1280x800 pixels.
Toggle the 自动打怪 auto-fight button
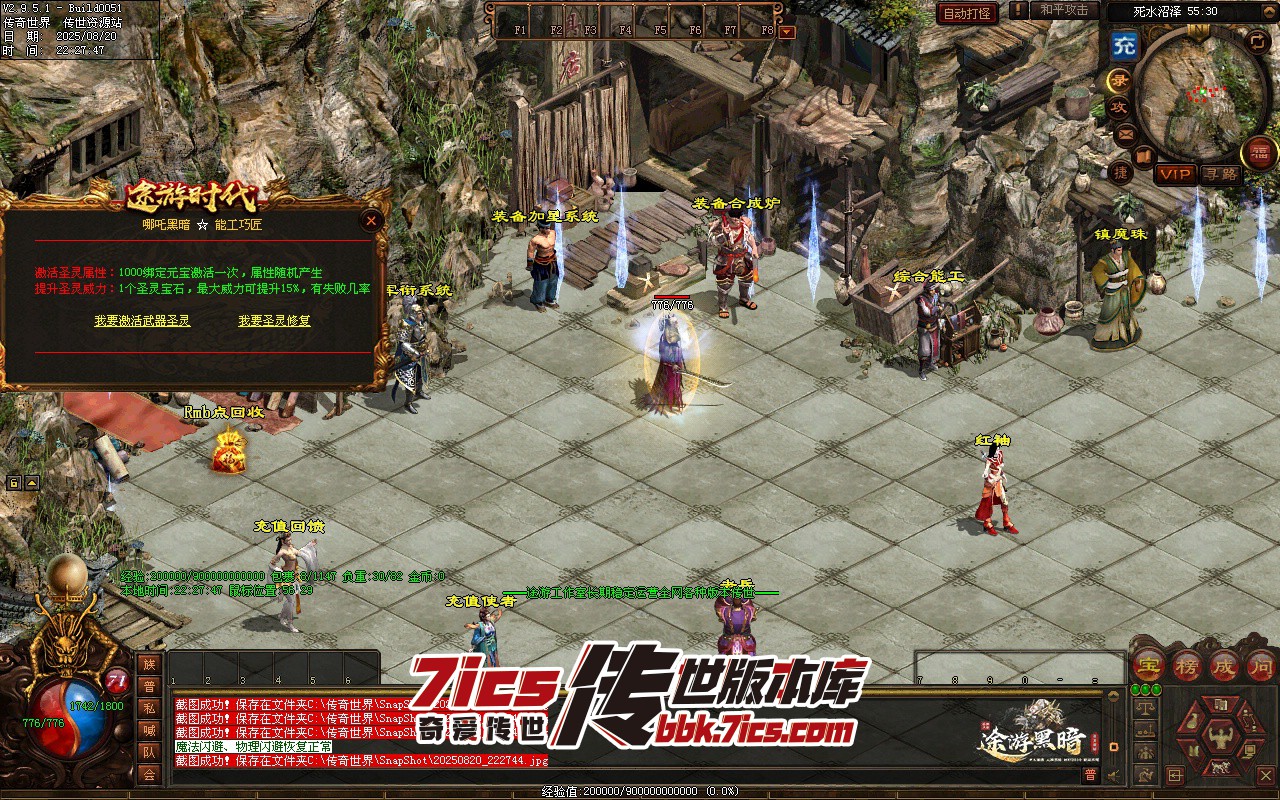point(967,13)
